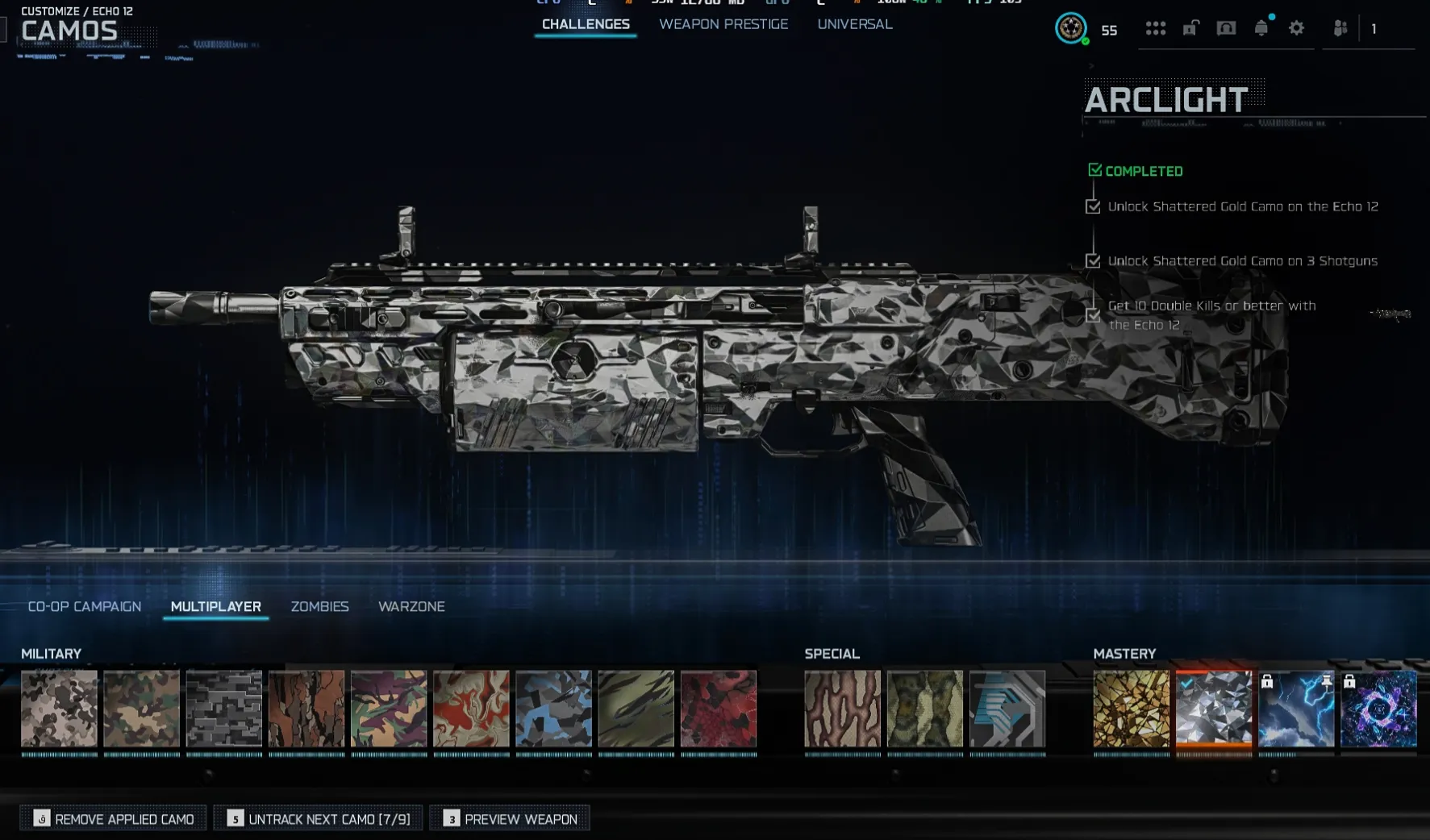Image resolution: width=1430 pixels, height=840 pixels.
Task: Select the player rank emblem showing 55
Action: pos(1071,28)
